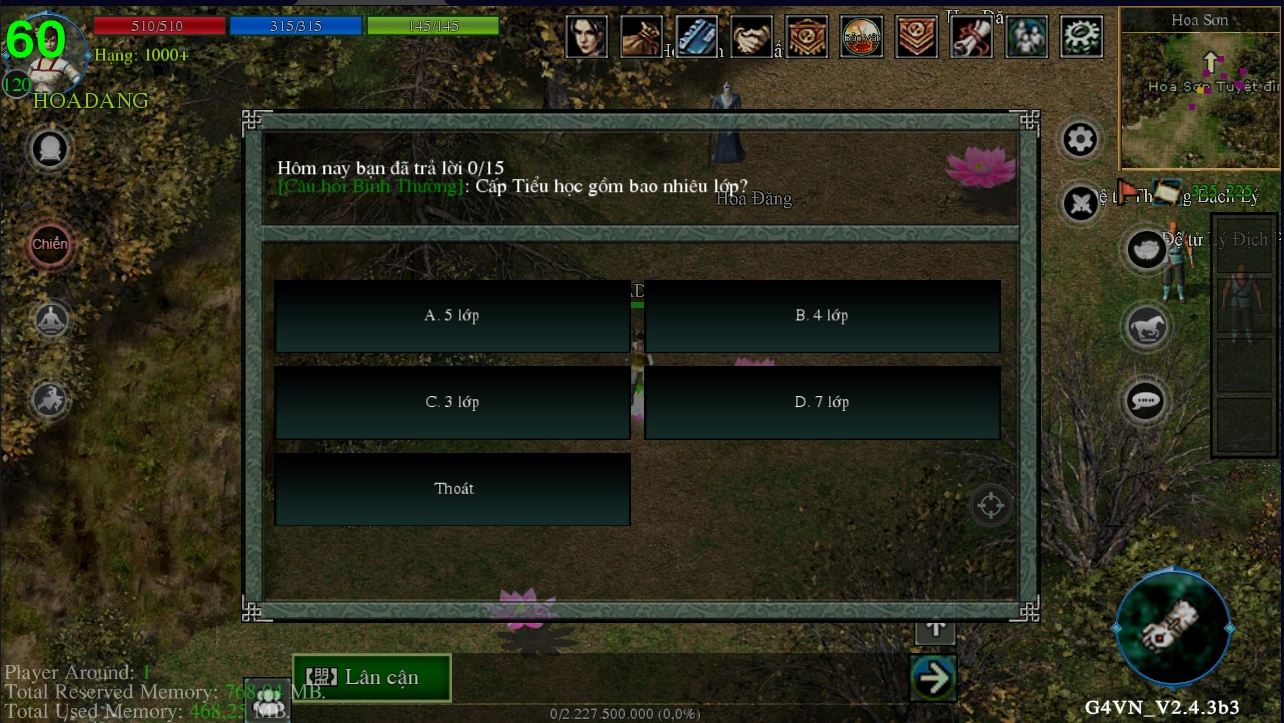
Task: Click the round horse mount button
Action: pyautogui.click(x=1146, y=326)
